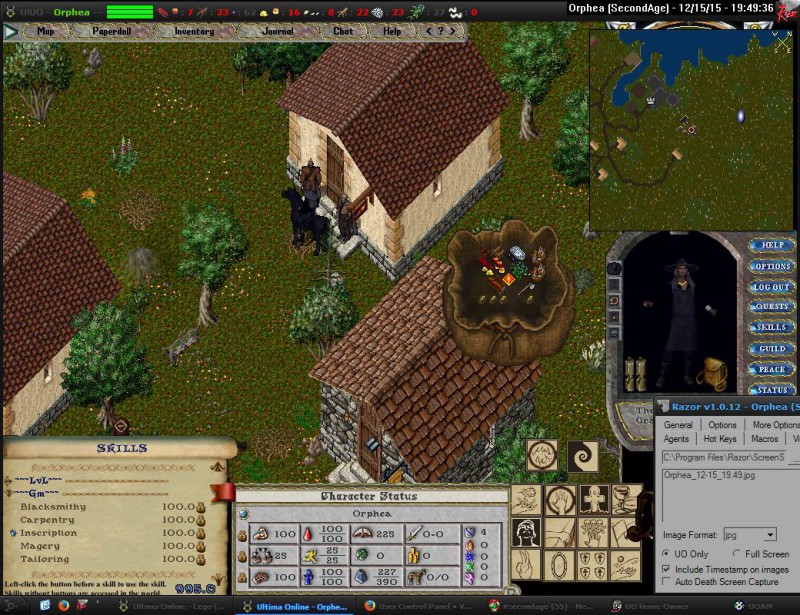Activate the gravestone cross spell icon
This screenshot has height=615, width=800.
tap(593, 499)
